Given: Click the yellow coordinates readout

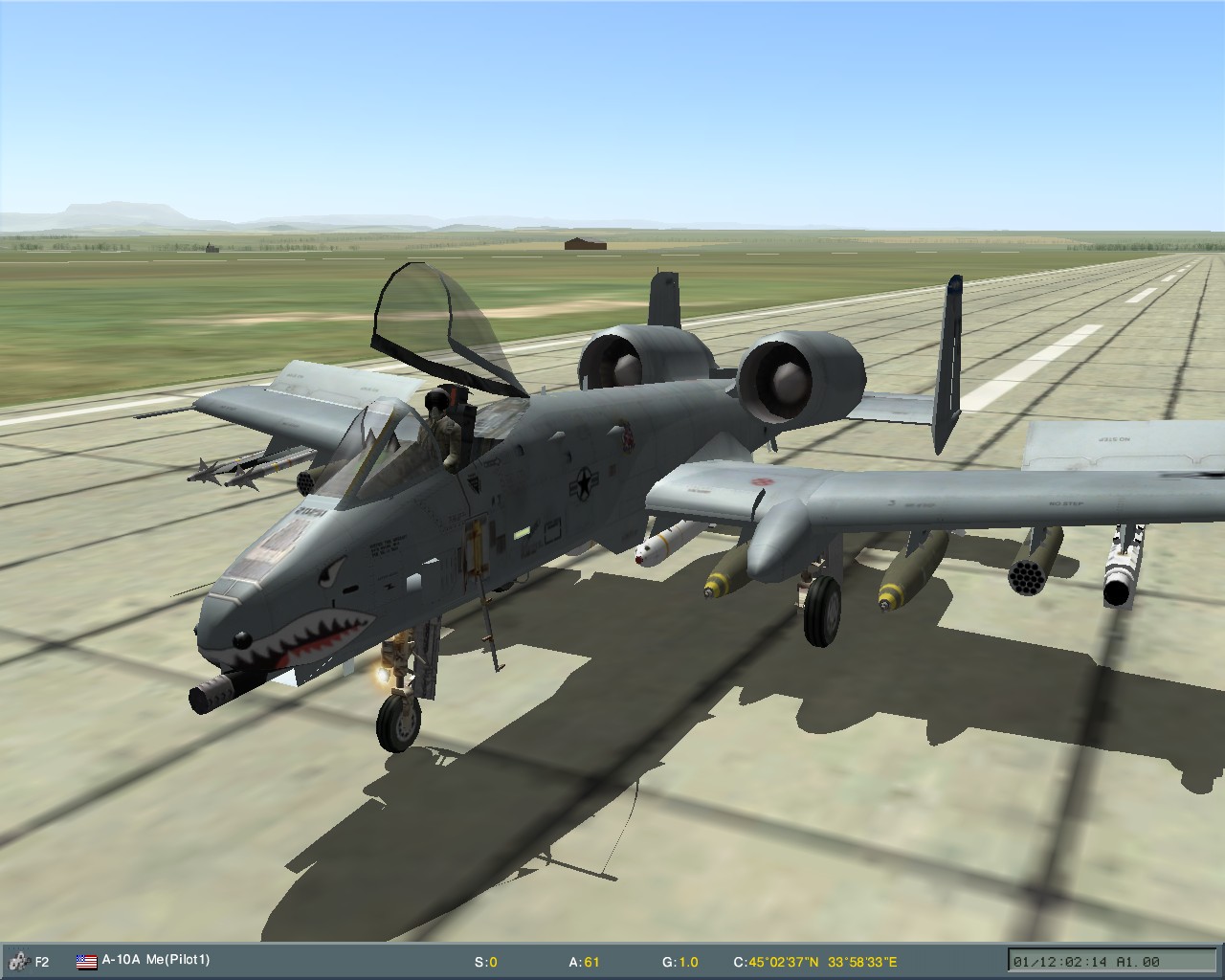Looking at the screenshot, I should pos(816,961).
